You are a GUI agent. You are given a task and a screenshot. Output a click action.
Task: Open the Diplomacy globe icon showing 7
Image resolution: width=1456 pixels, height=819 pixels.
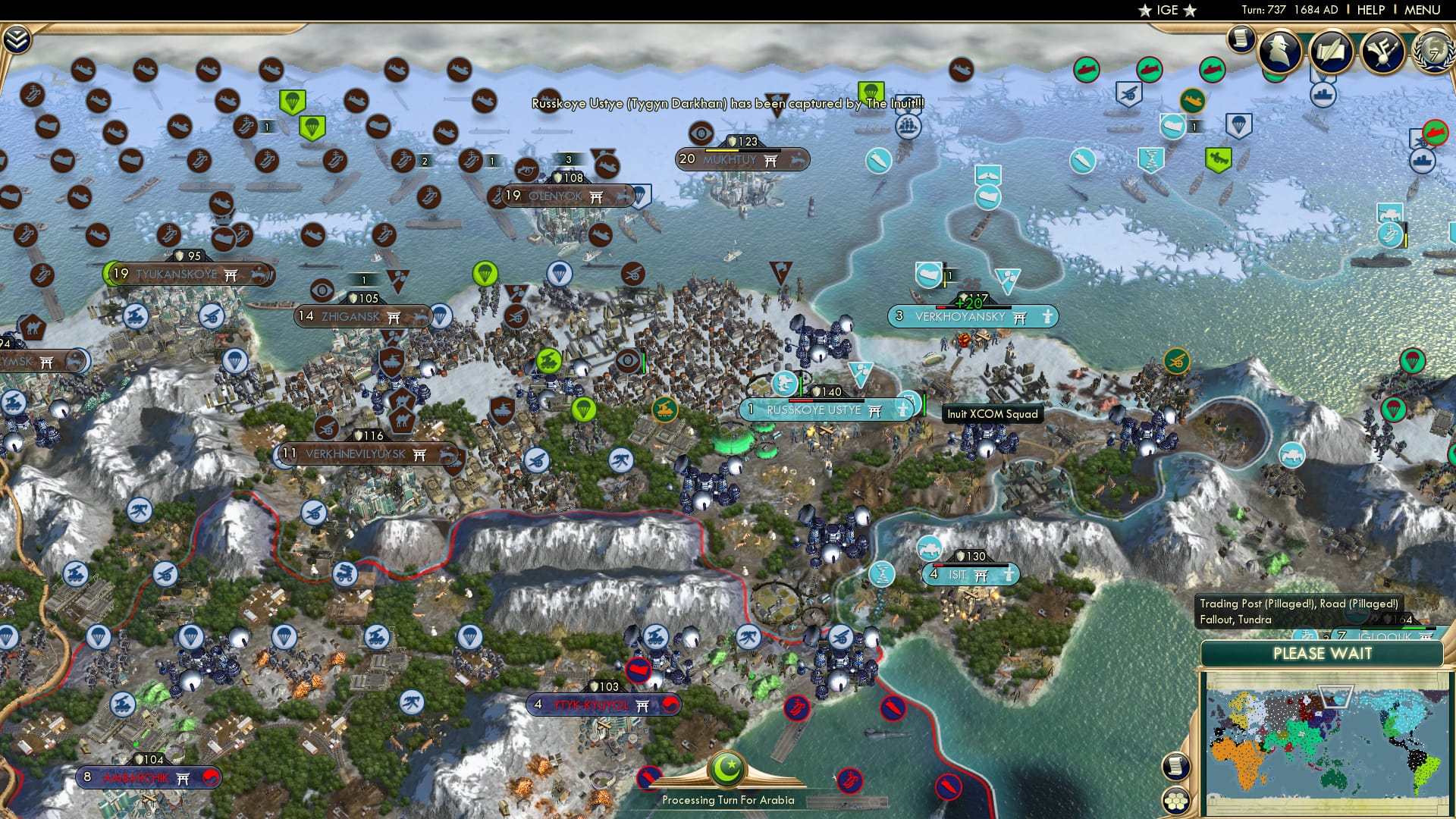pyautogui.click(x=1437, y=53)
